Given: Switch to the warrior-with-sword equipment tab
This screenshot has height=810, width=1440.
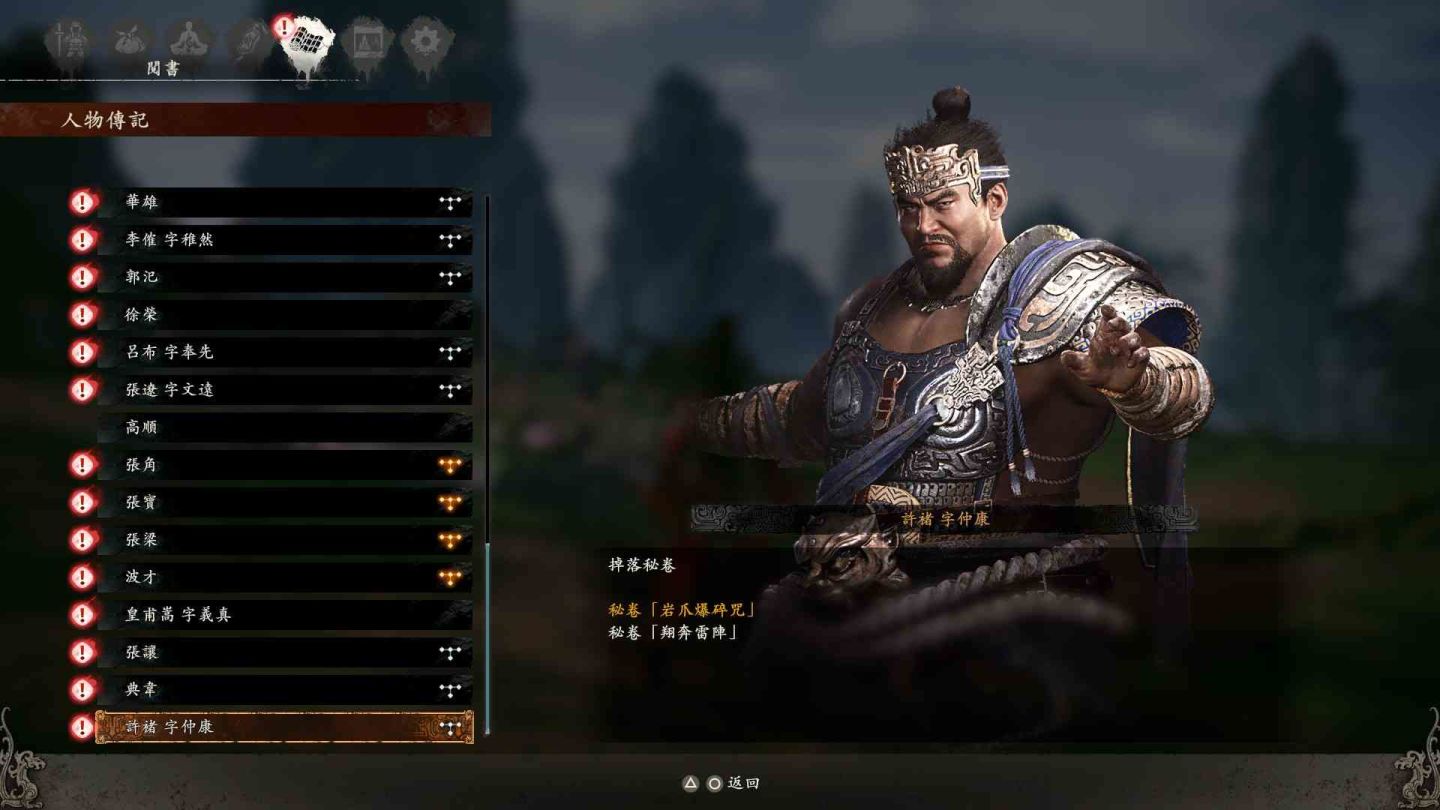Looking at the screenshot, I should point(70,42).
